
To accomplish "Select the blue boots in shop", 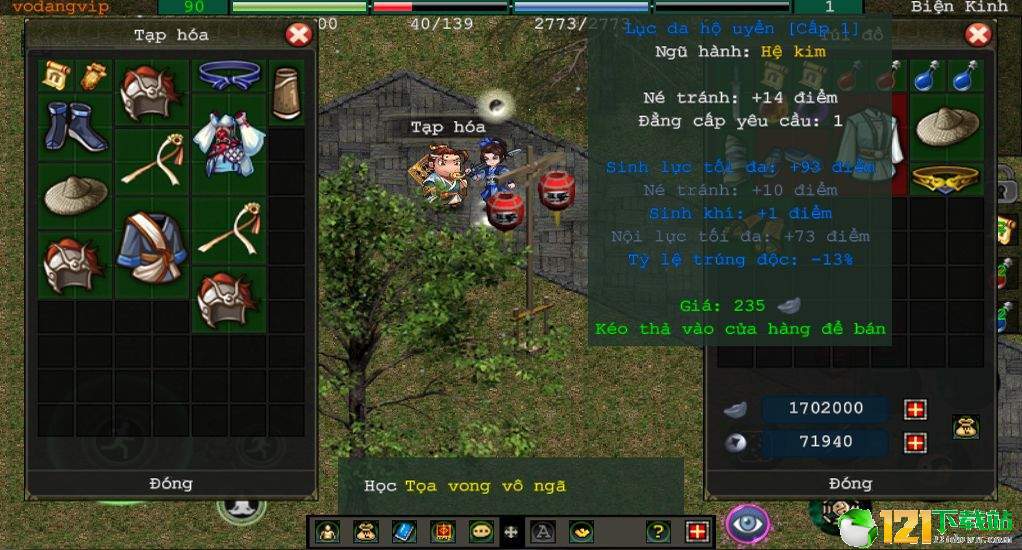I will [x=75, y=127].
